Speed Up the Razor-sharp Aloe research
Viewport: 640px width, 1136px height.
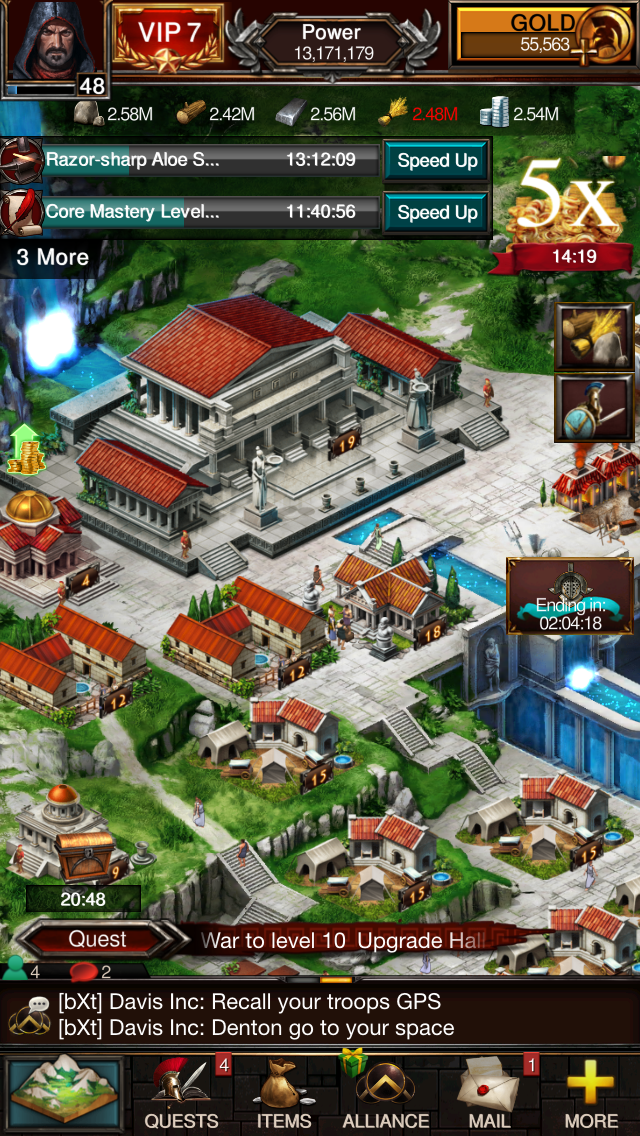click(437, 161)
